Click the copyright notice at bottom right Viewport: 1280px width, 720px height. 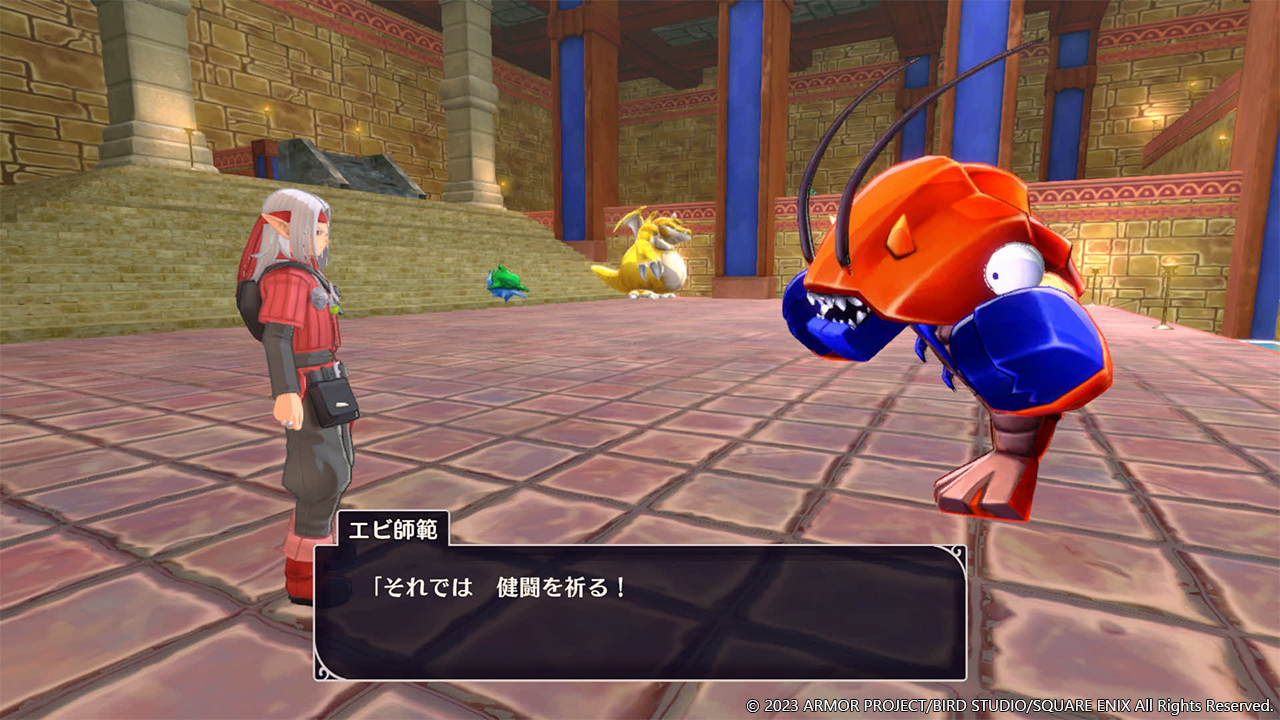coord(1008,704)
